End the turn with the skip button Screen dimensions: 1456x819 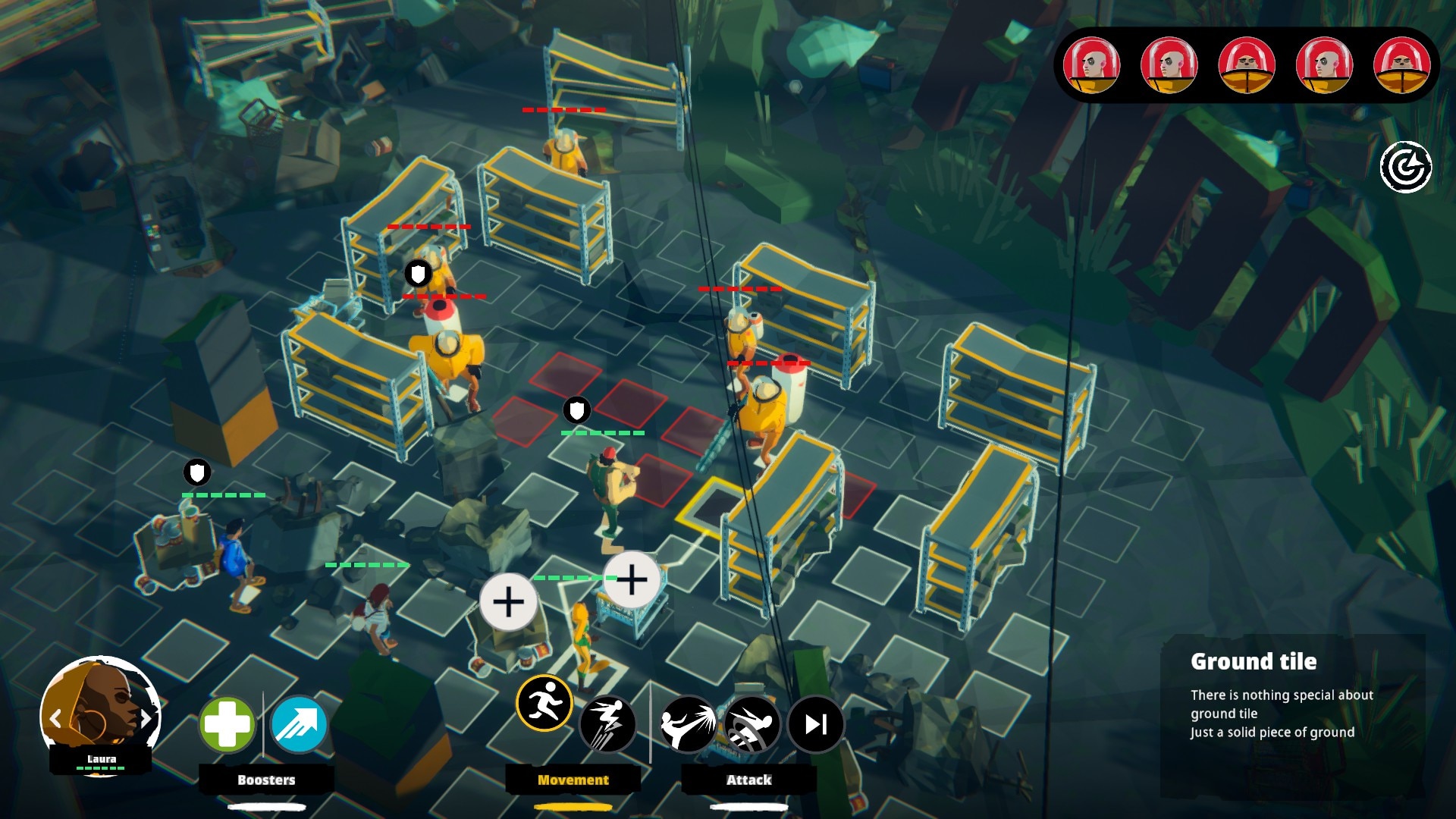[815, 724]
